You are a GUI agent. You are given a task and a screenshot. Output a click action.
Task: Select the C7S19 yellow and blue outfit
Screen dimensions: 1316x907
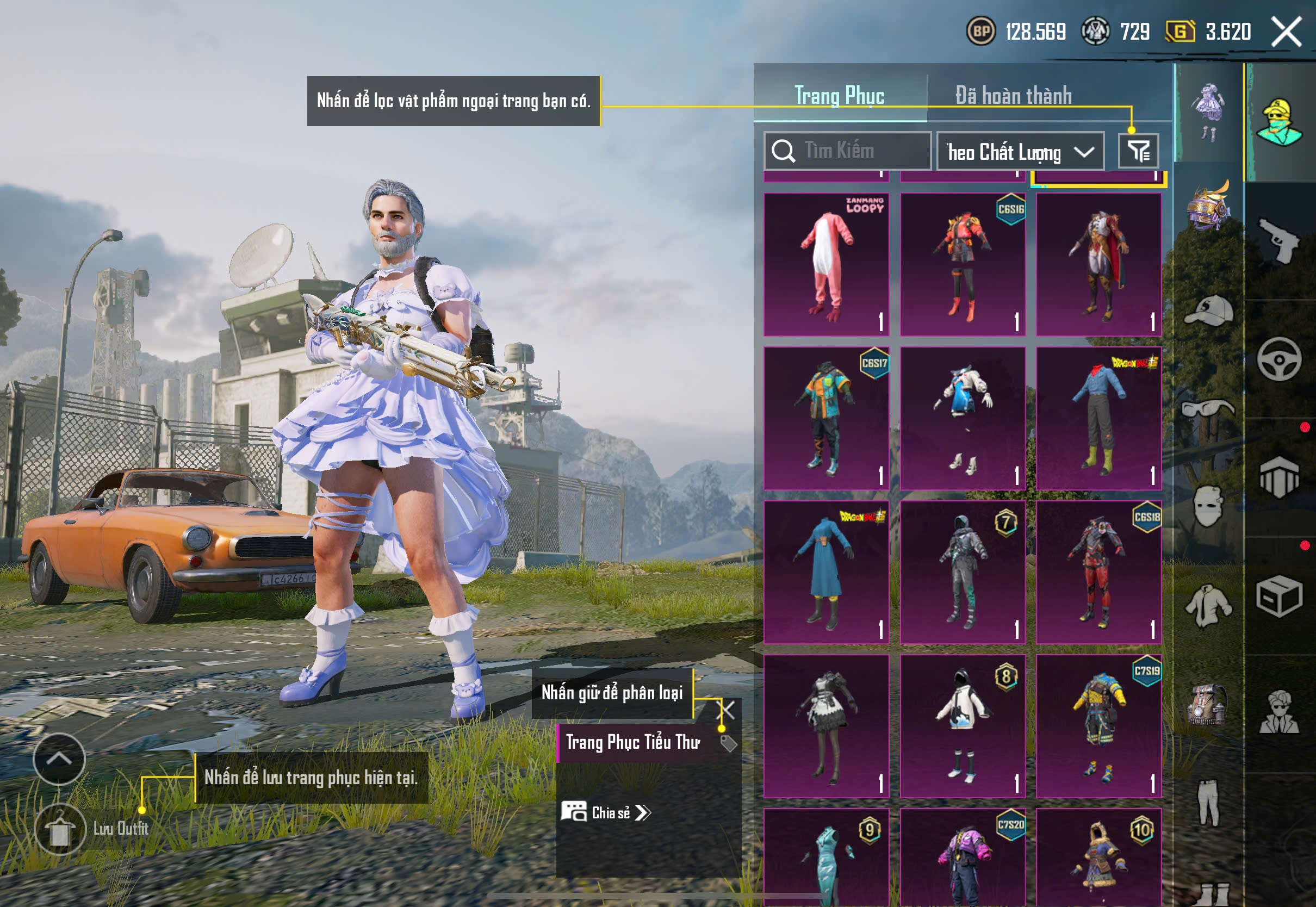pos(1098,726)
